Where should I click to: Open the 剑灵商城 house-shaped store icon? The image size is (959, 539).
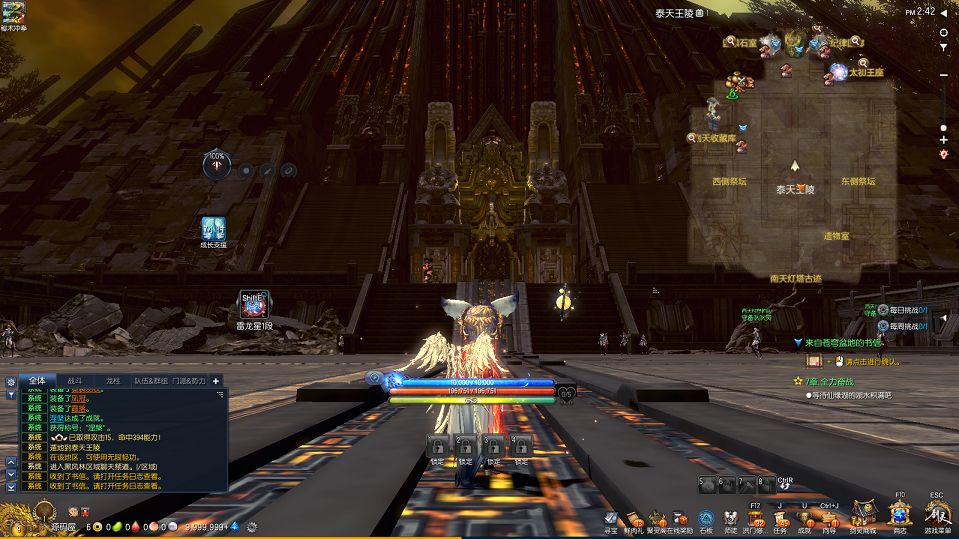tap(863, 515)
